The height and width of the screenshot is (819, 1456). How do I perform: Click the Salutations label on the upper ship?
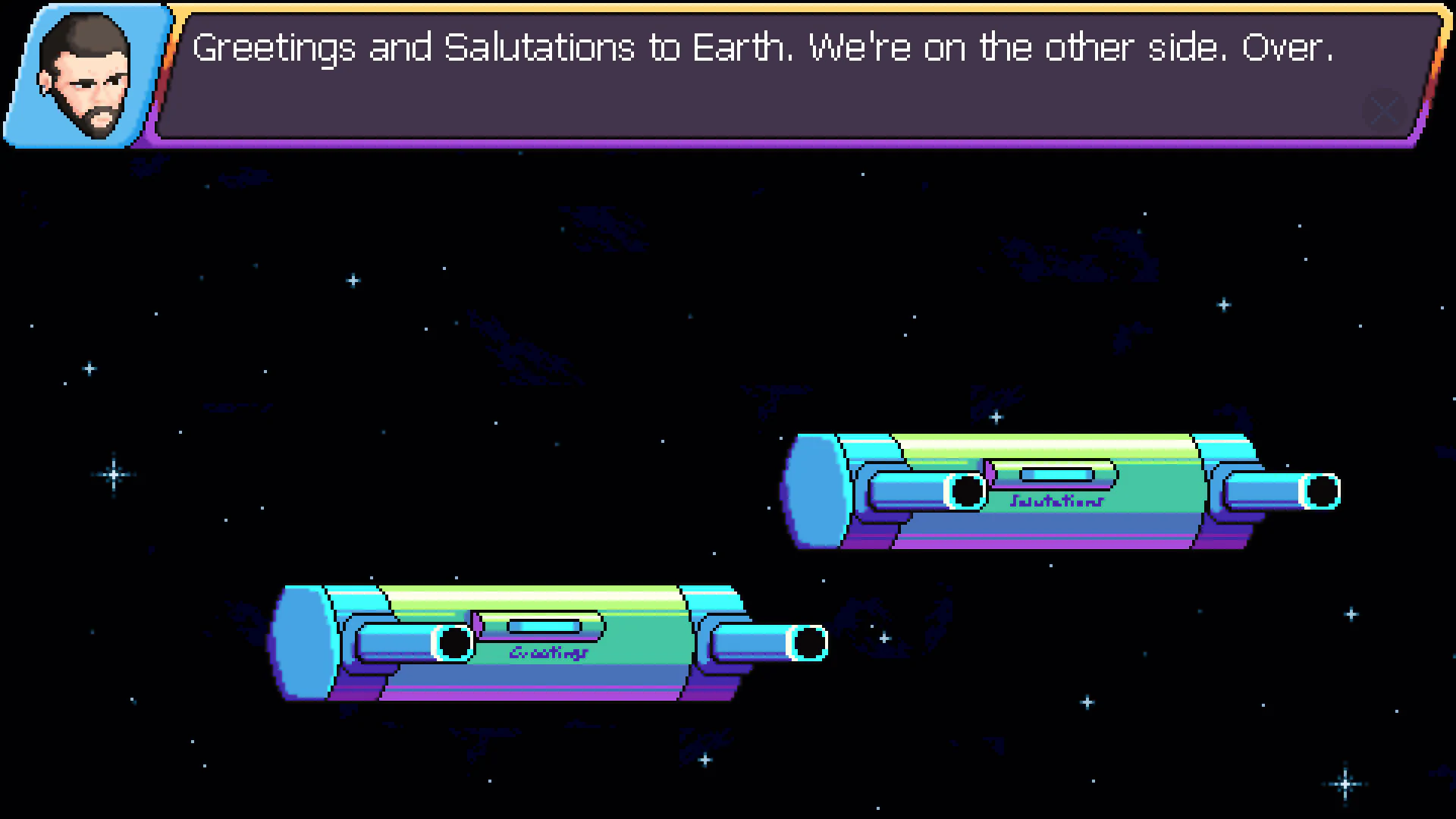click(1056, 500)
